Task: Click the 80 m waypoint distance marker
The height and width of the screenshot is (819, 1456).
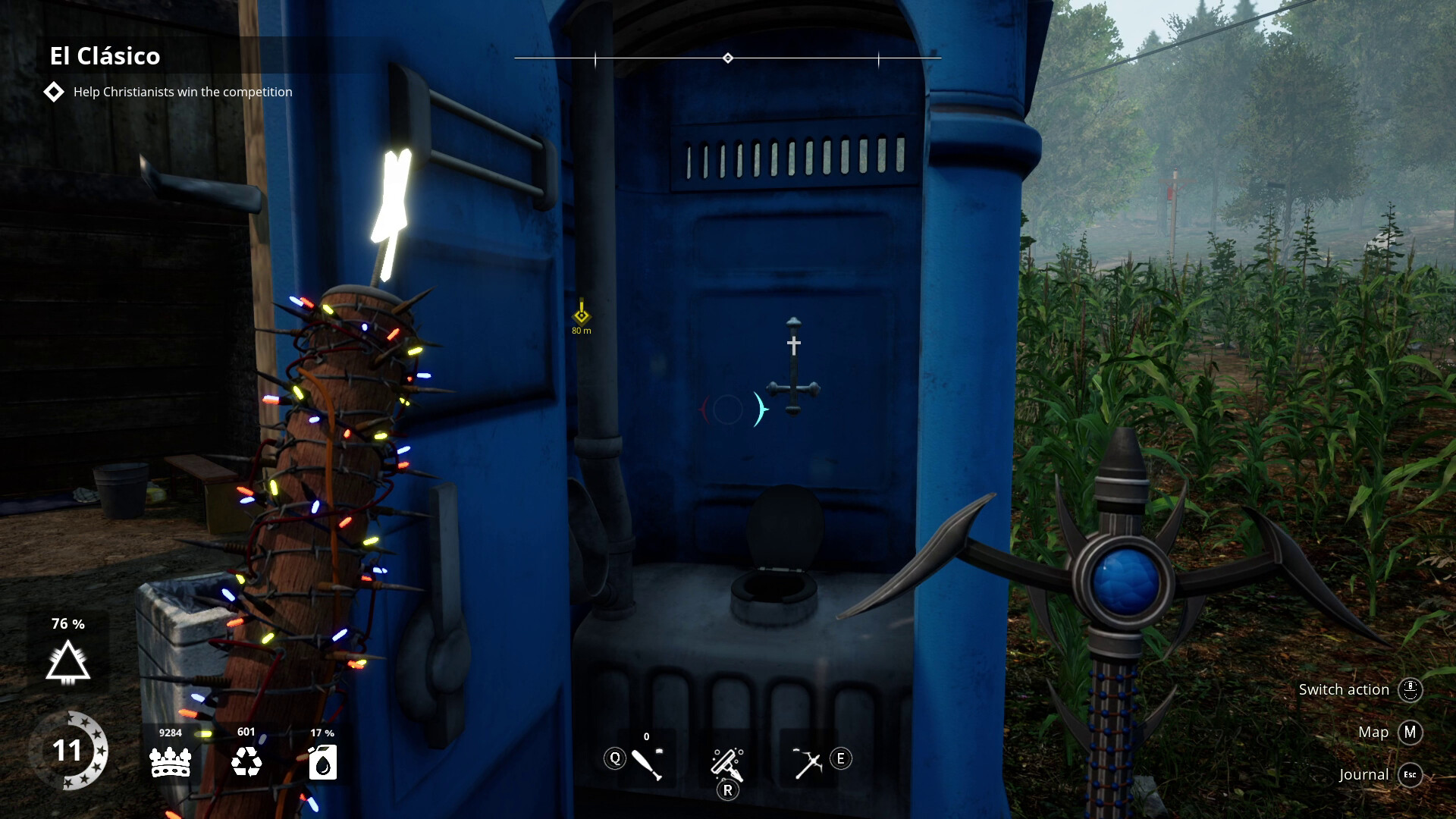Action: 580,331
